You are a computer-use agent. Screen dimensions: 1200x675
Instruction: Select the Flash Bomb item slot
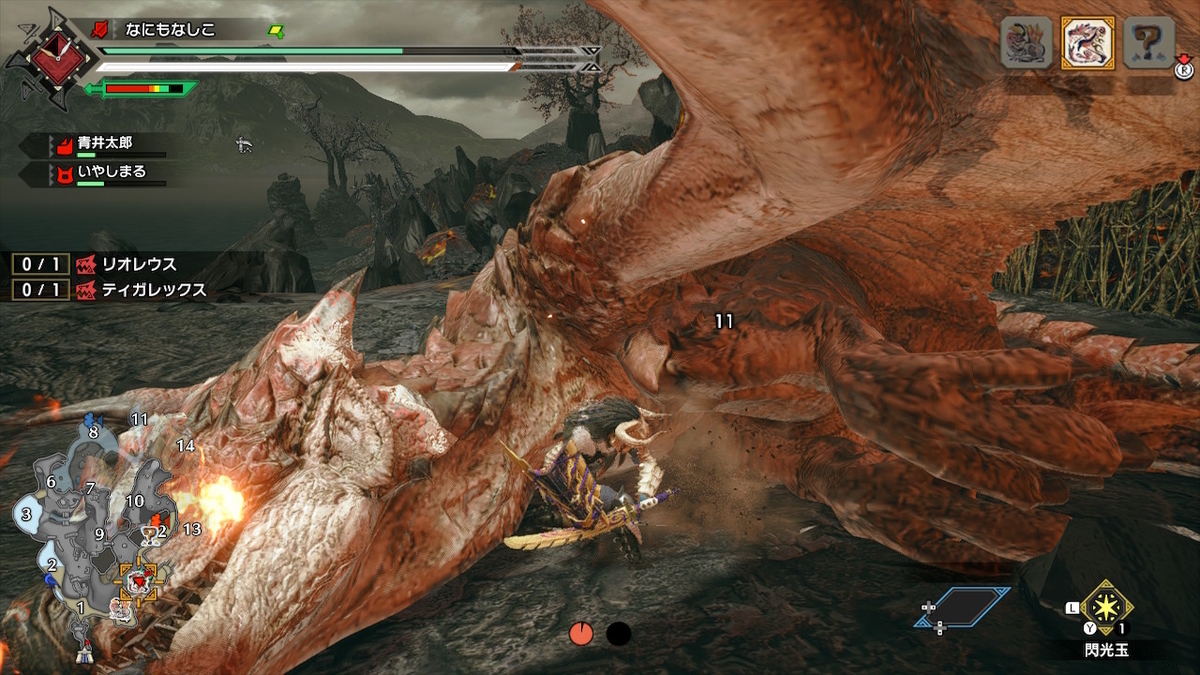(x=1105, y=607)
